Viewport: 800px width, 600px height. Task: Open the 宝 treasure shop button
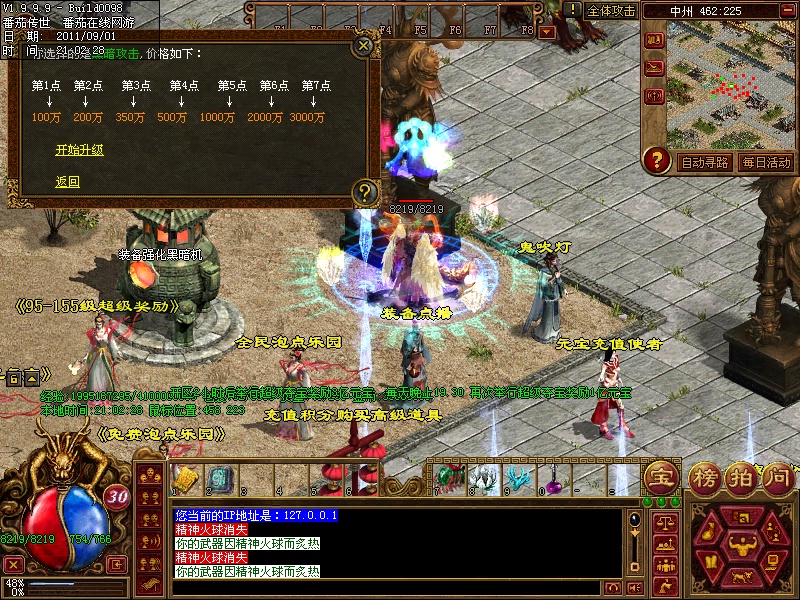660,475
